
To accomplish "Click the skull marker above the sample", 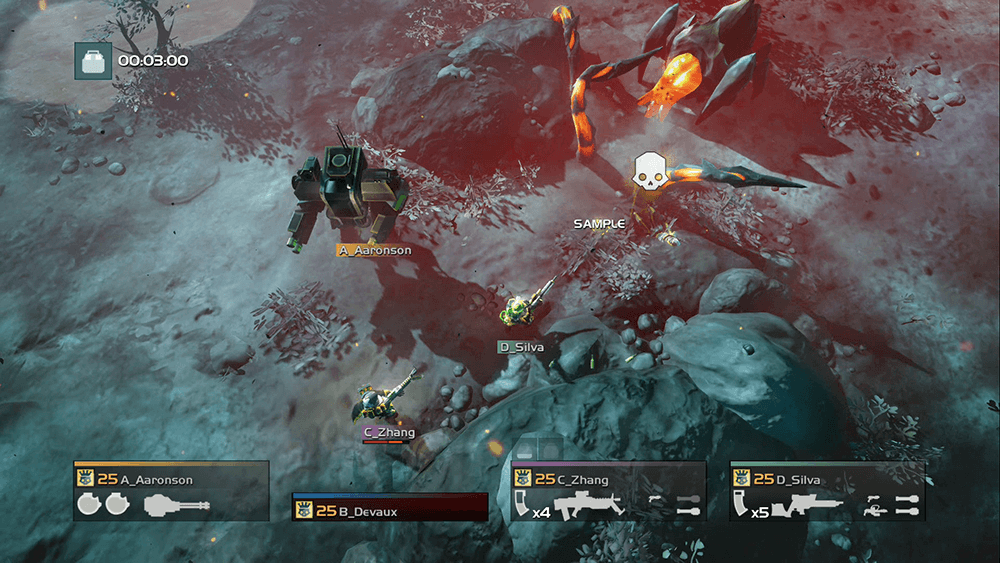I will click(x=650, y=172).
